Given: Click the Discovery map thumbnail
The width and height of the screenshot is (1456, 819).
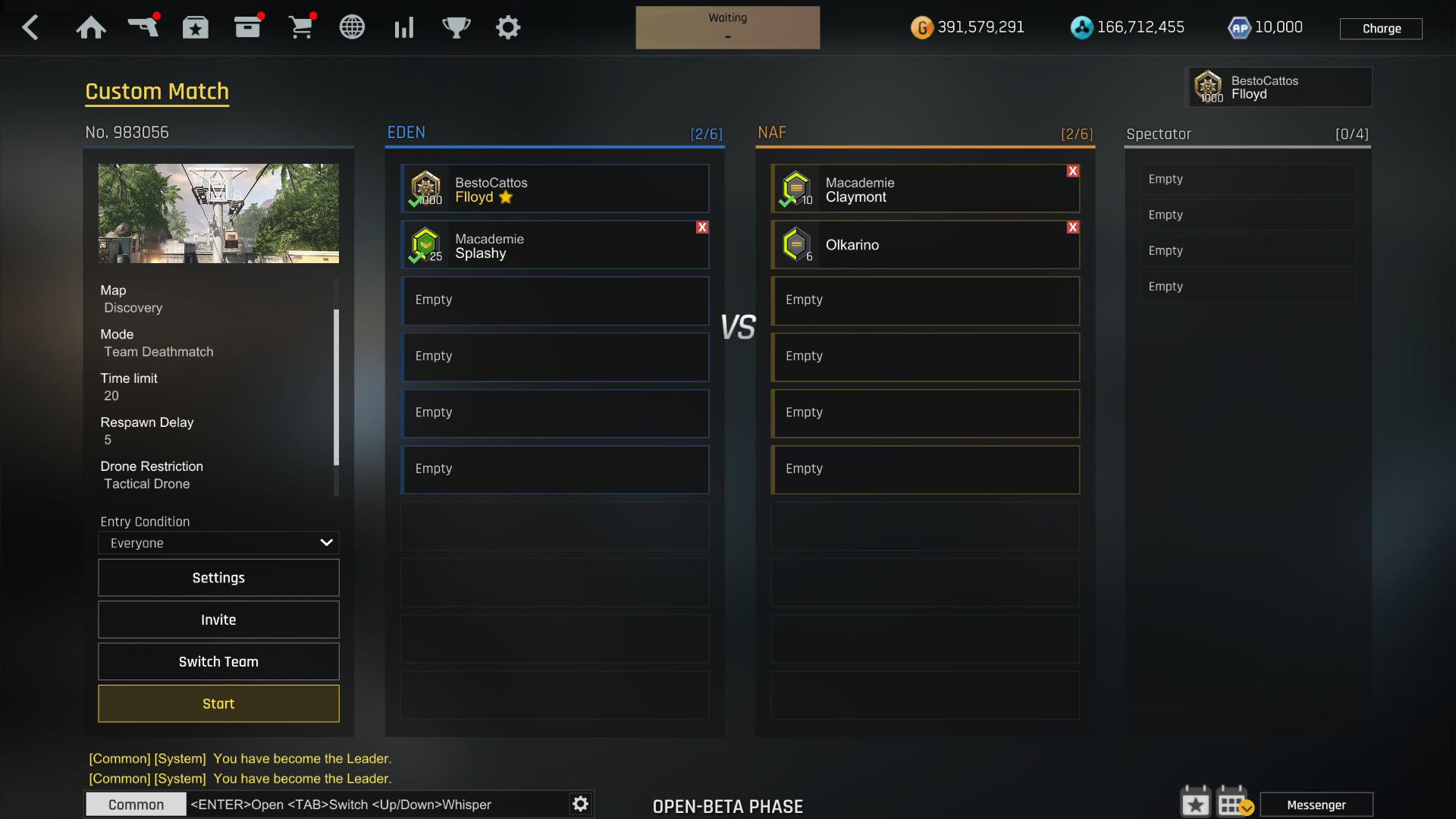Looking at the screenshot, I should (x=218, y=213).
